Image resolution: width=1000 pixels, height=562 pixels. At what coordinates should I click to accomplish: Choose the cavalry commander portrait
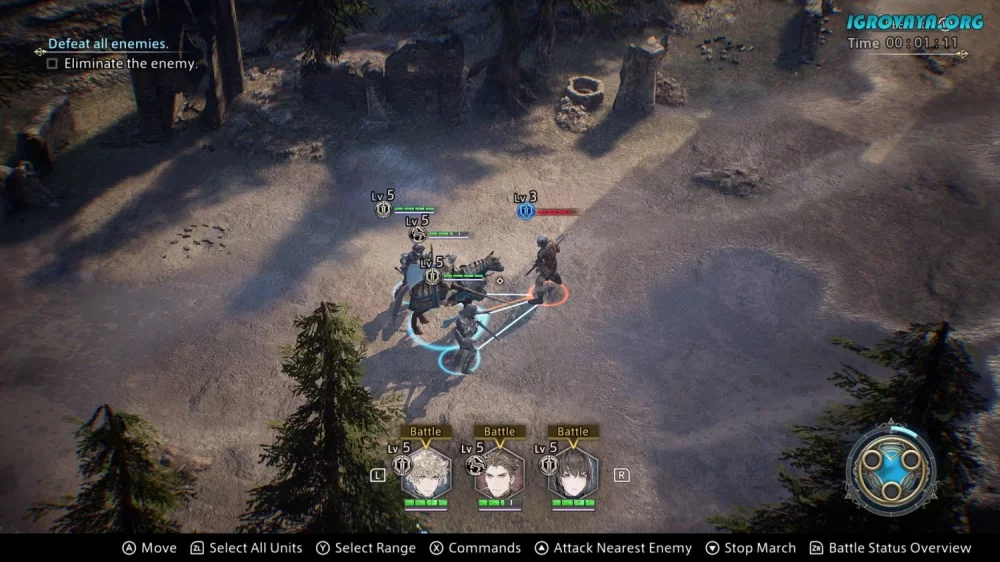[499, 473]
